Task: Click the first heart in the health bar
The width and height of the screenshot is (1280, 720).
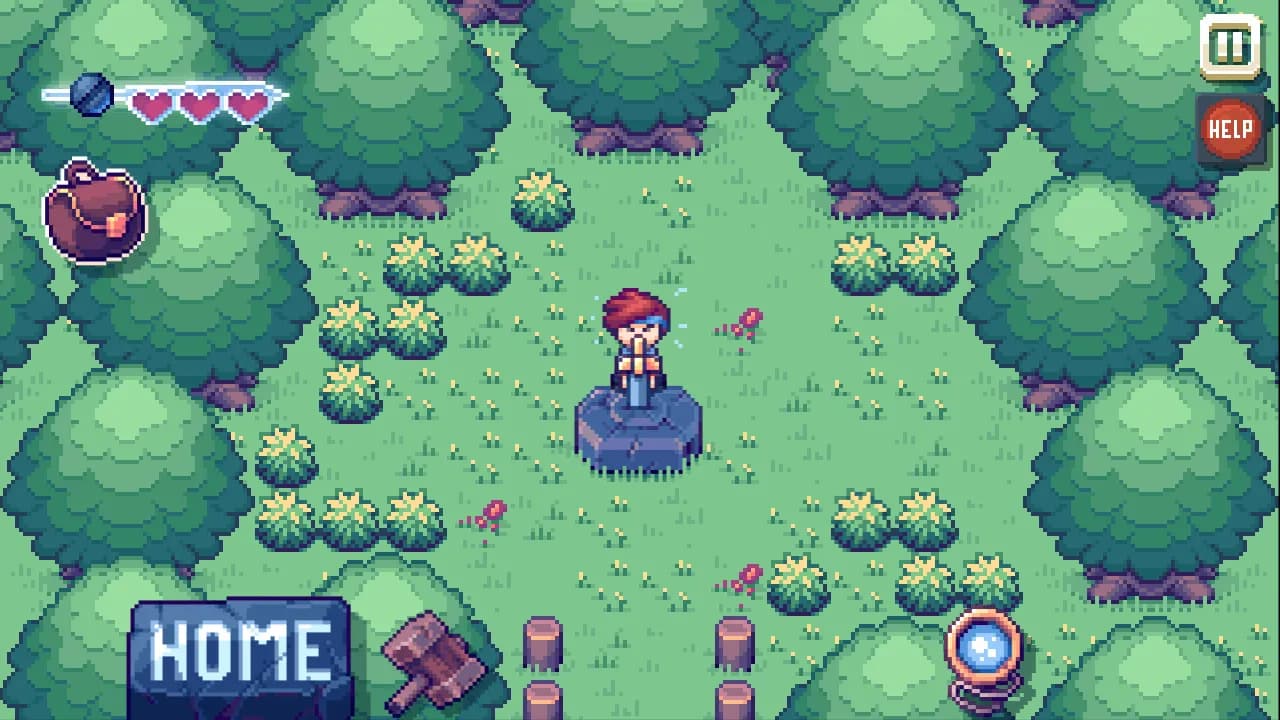Action: [x=150, y=105]
